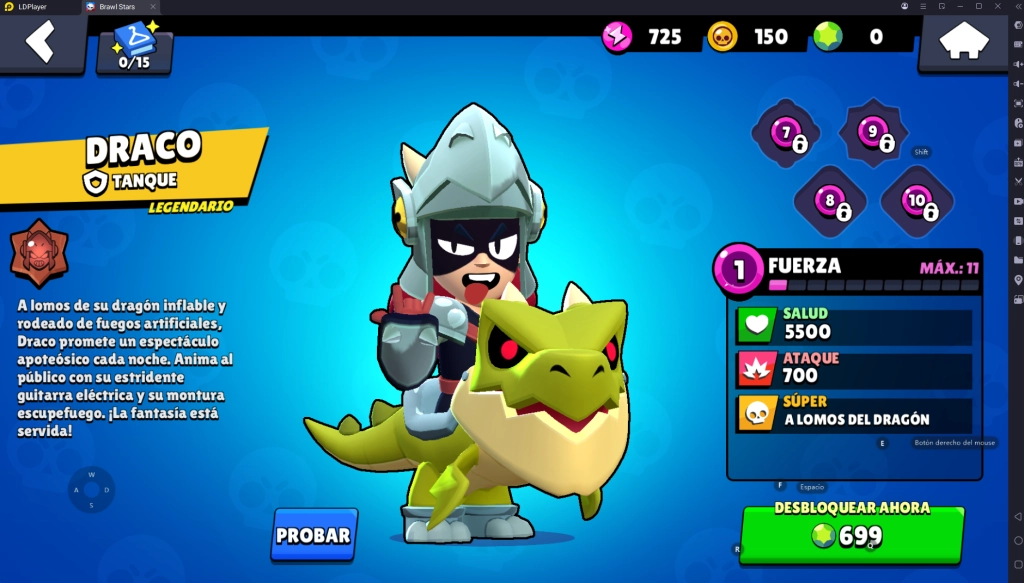
Task: Open Draco's mastery badge icon
Action: [39, 254]
